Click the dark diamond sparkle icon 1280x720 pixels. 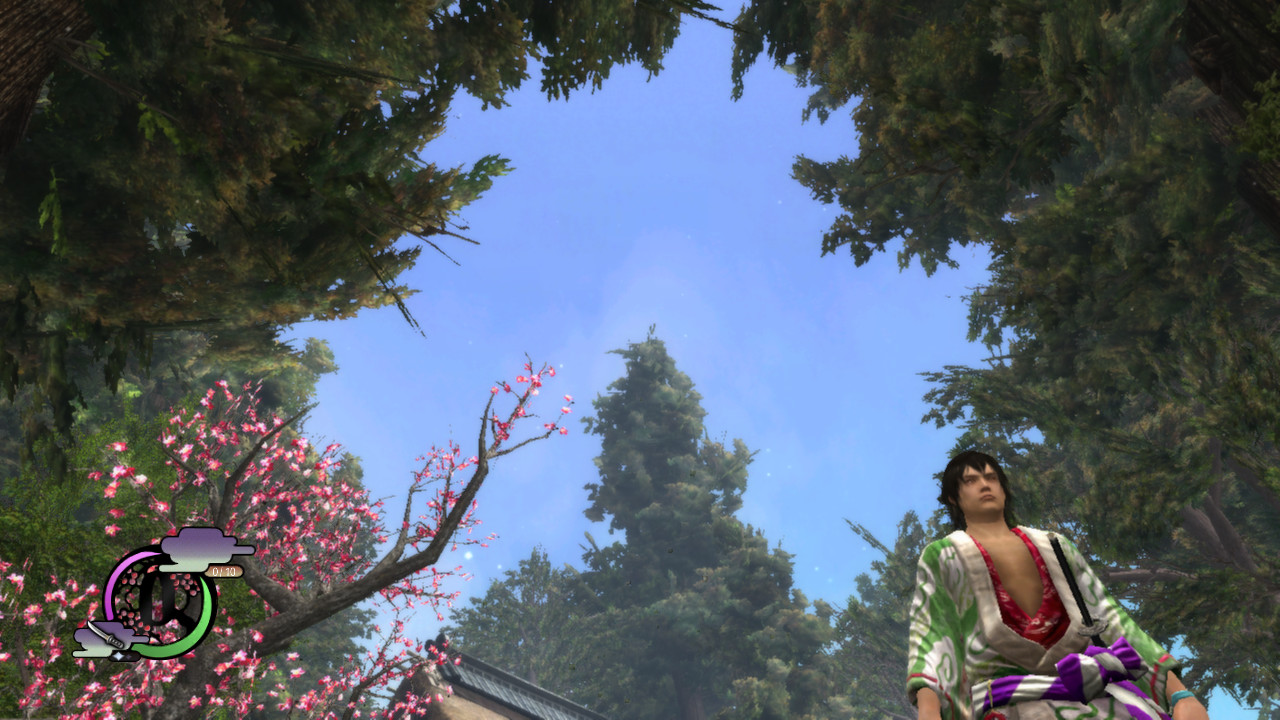pos(130,657)
